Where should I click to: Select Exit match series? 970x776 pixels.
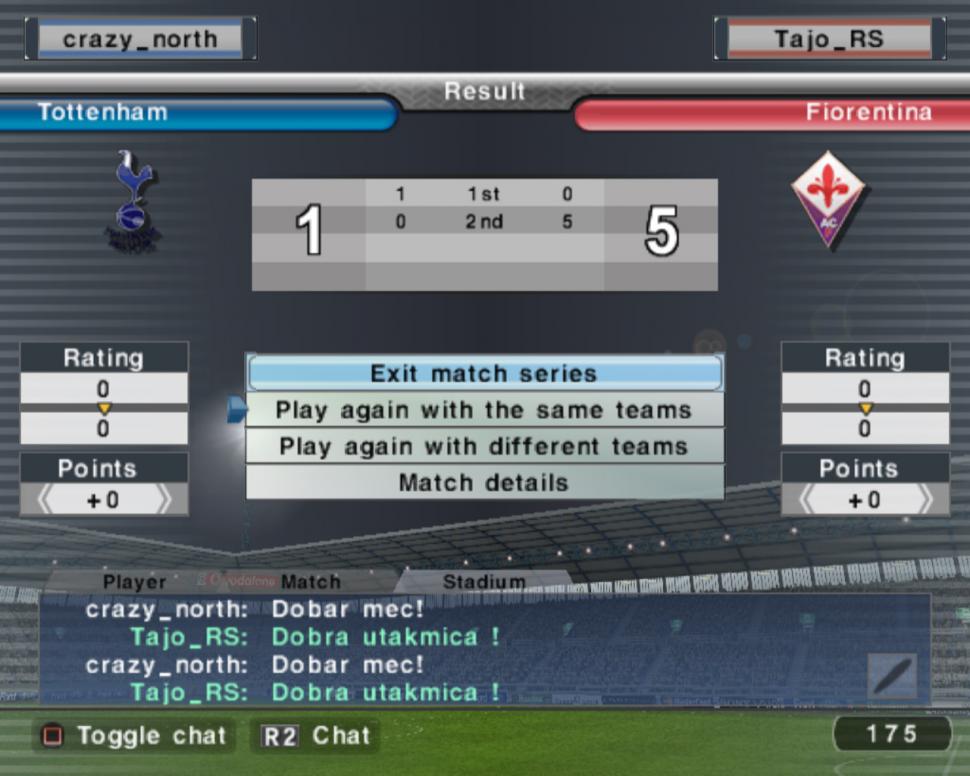tap(484, 374)
